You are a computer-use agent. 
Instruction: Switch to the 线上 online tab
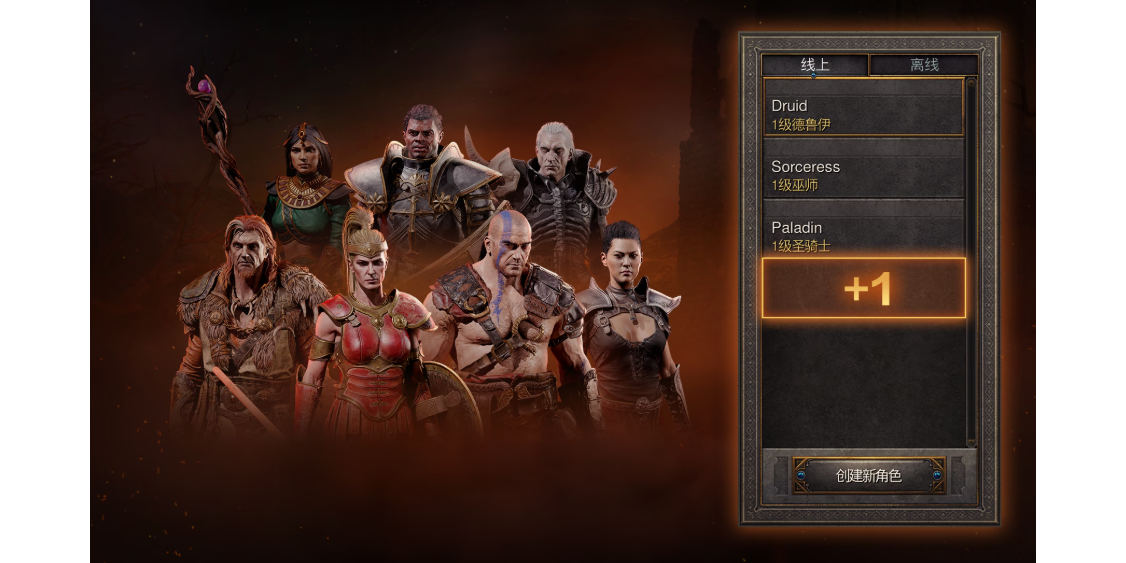click(x=815, y=65)
